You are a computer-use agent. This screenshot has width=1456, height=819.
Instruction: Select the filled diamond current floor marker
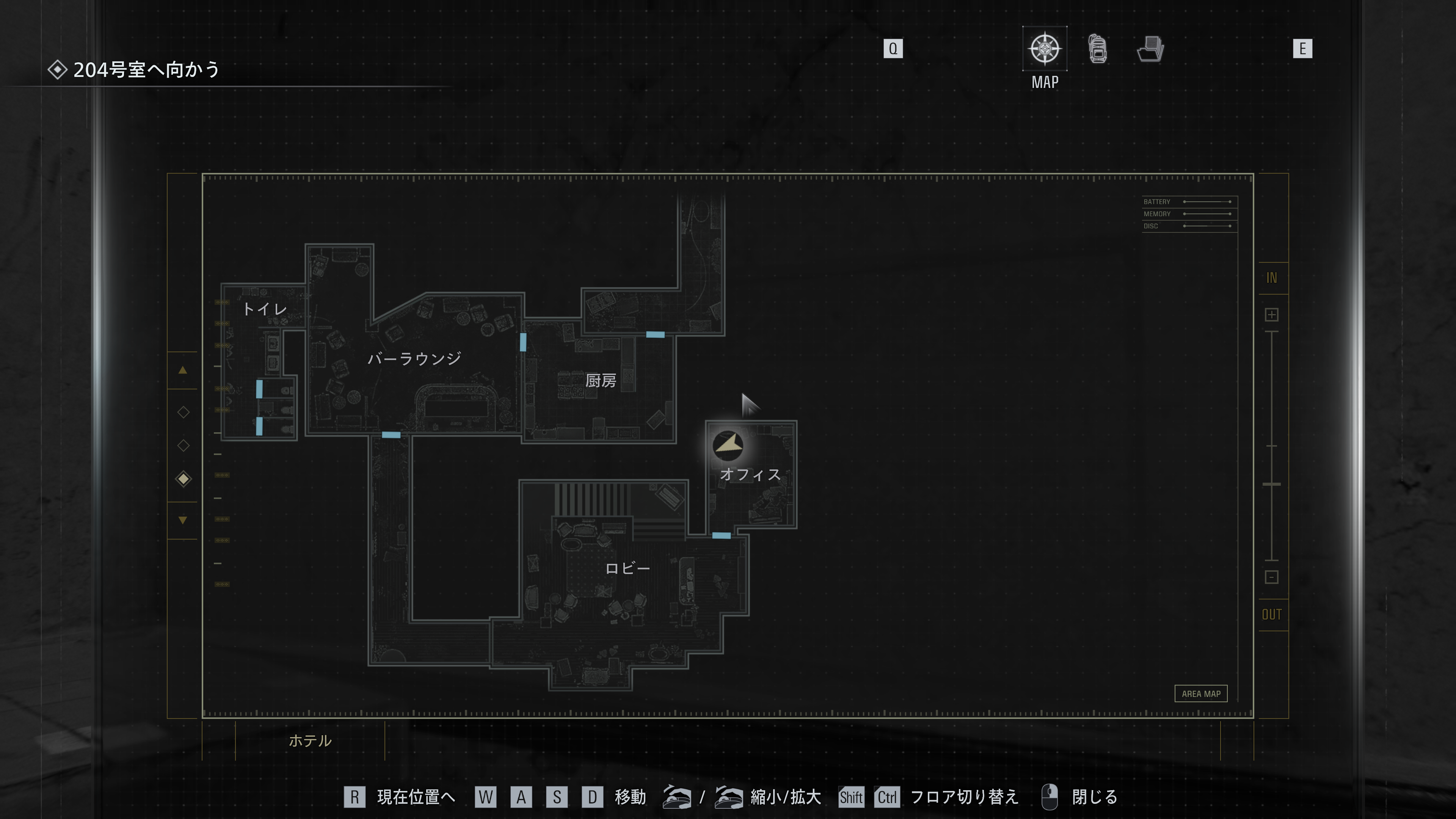pos(183,479)
